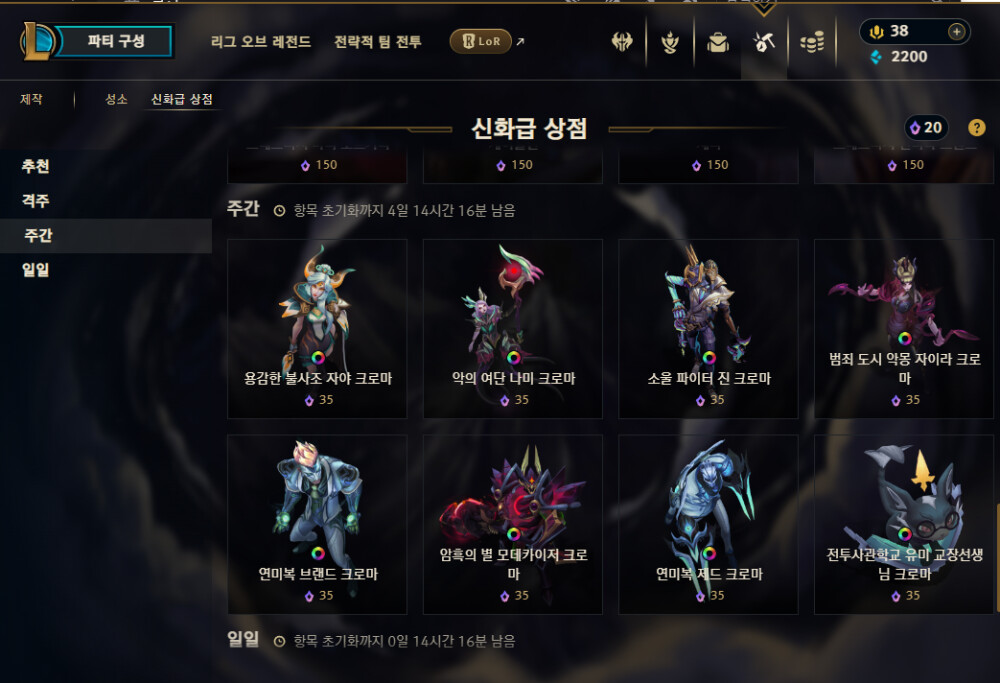
Task: Show the 추천 shop section
Action: (35, 167)
